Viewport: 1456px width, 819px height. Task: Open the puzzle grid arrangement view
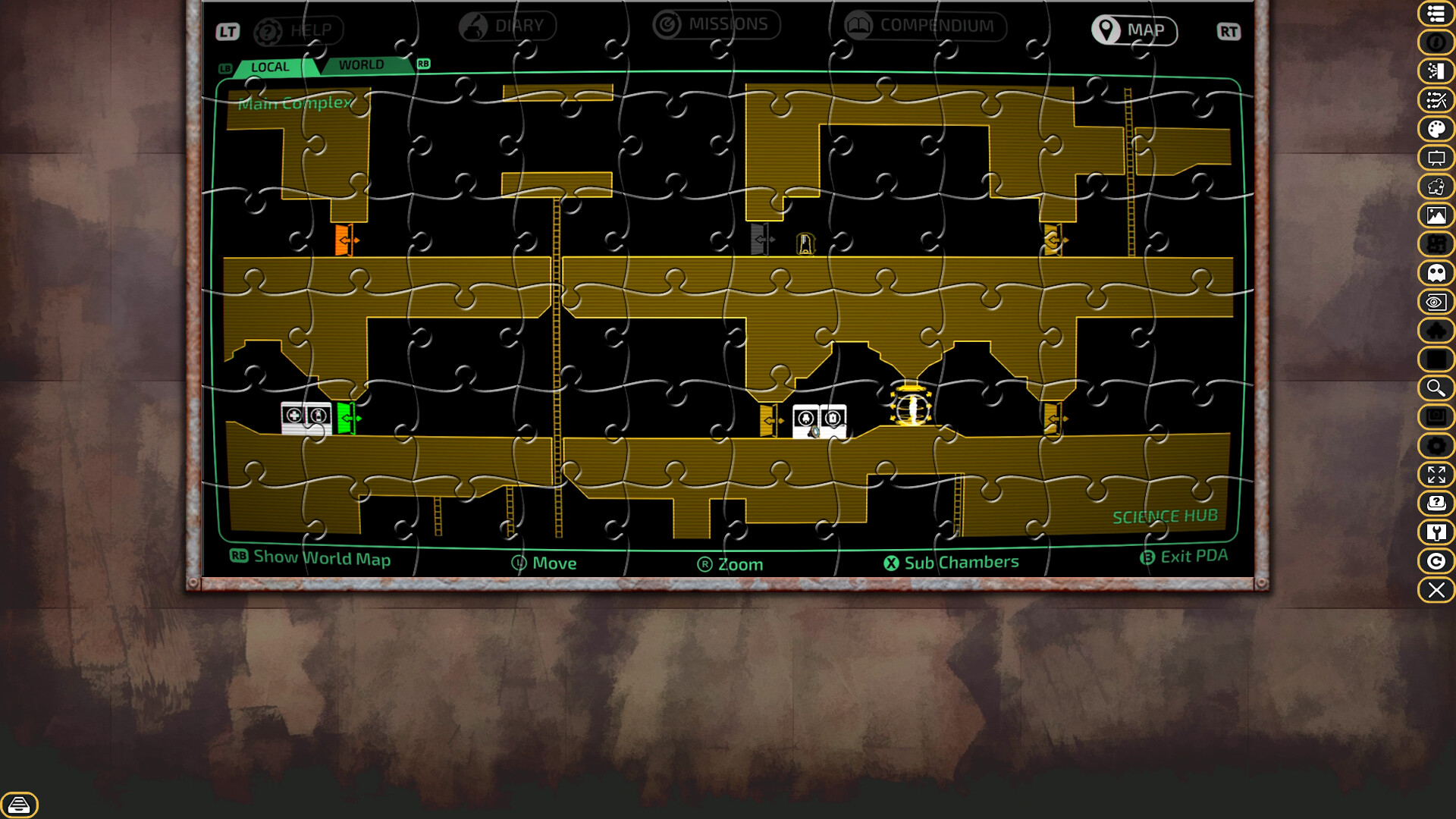1436,244
